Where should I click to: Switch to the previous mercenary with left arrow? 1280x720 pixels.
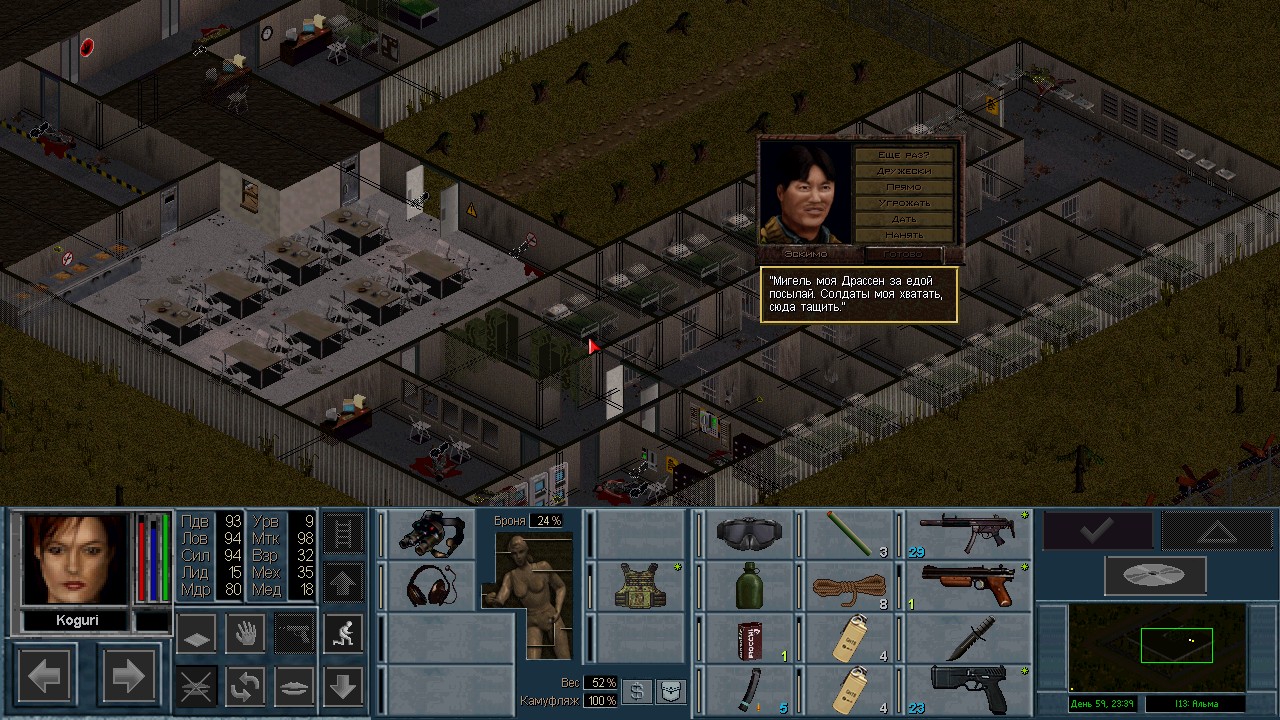click(x=45, y=677)
